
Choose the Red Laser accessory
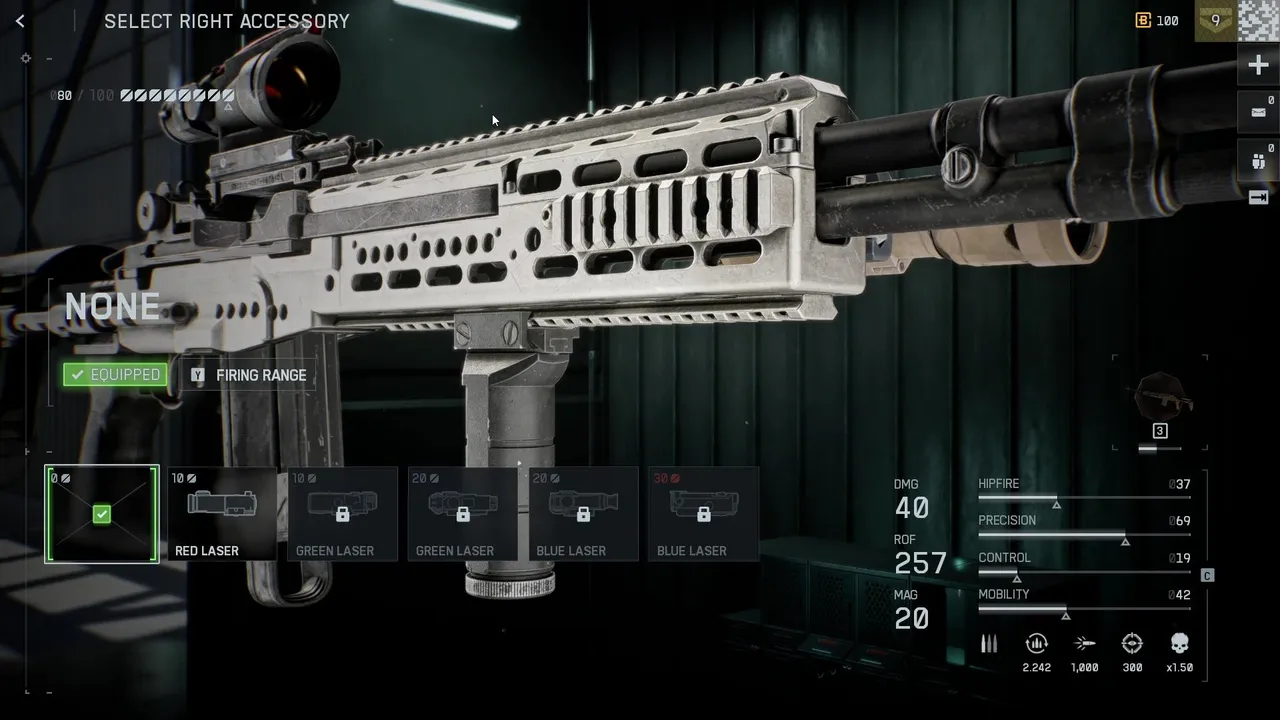221,514
